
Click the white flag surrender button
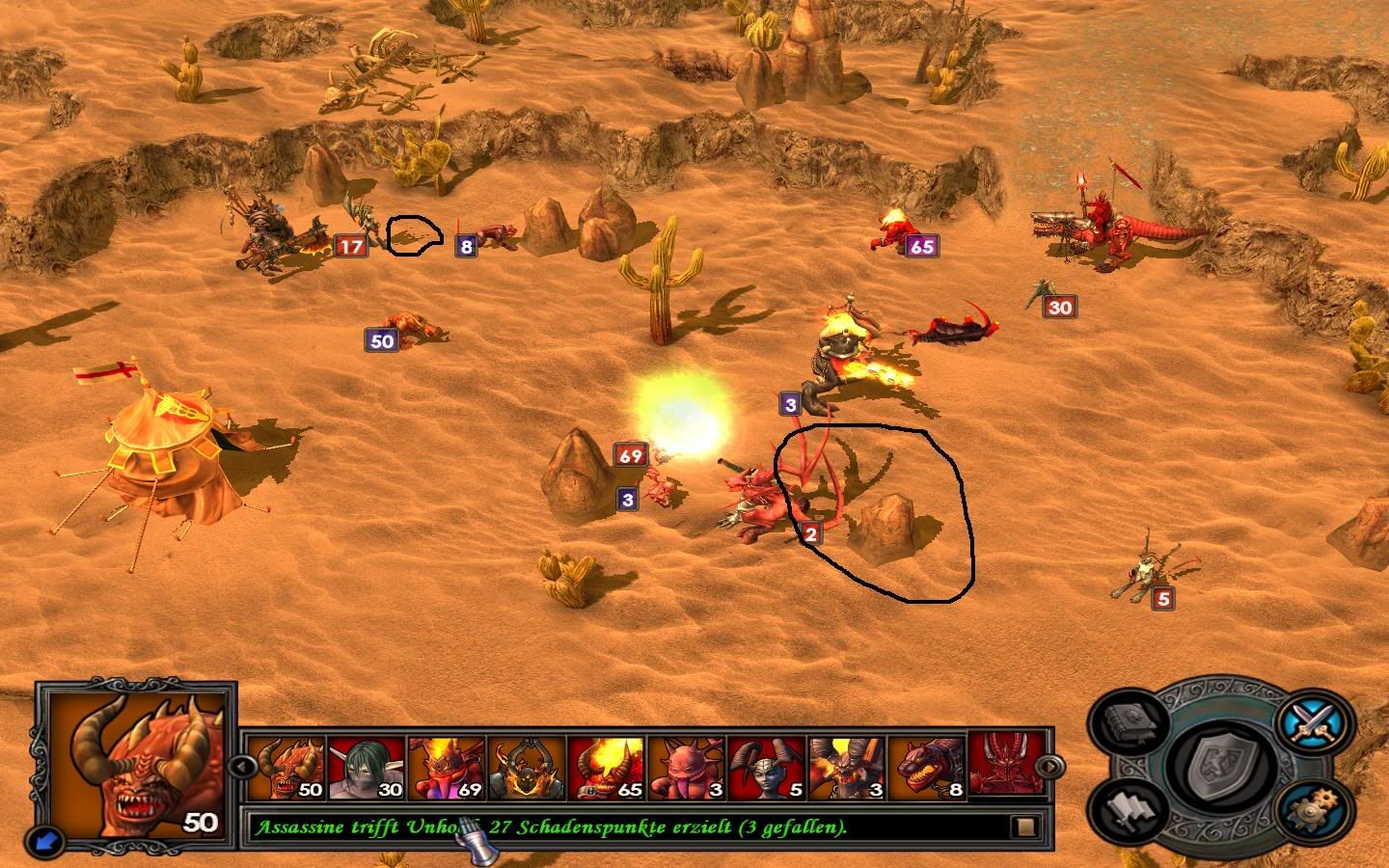coord(1130,809)
